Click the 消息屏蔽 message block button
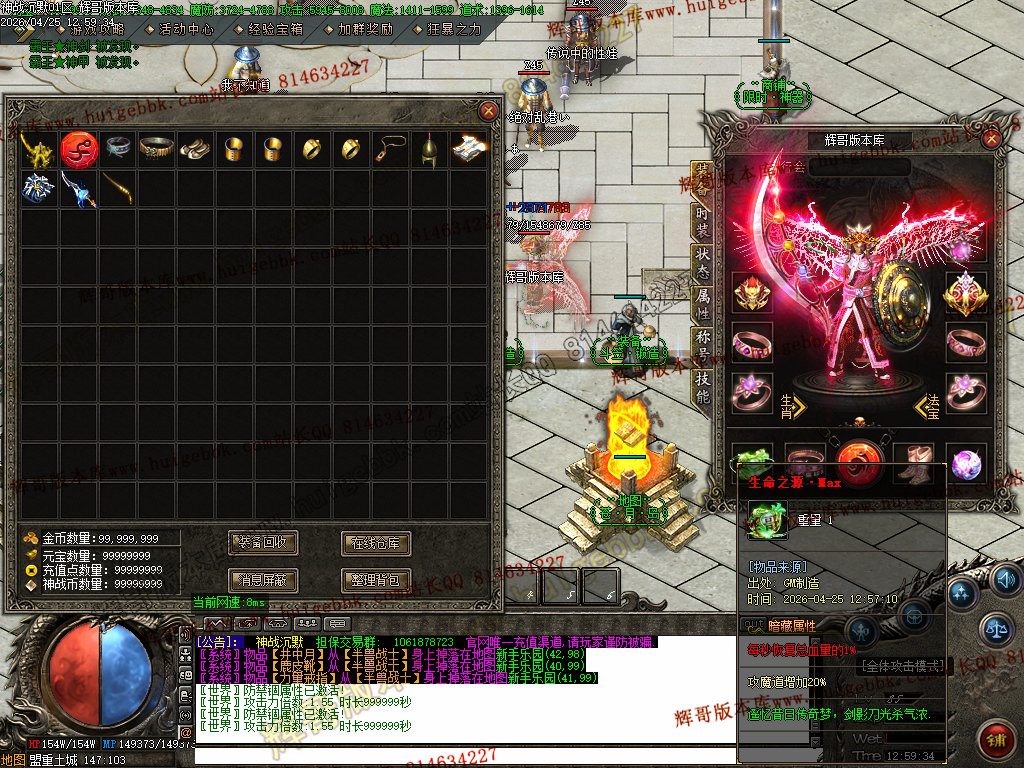Screen dimensions: 1024x768 click(263, 579)
